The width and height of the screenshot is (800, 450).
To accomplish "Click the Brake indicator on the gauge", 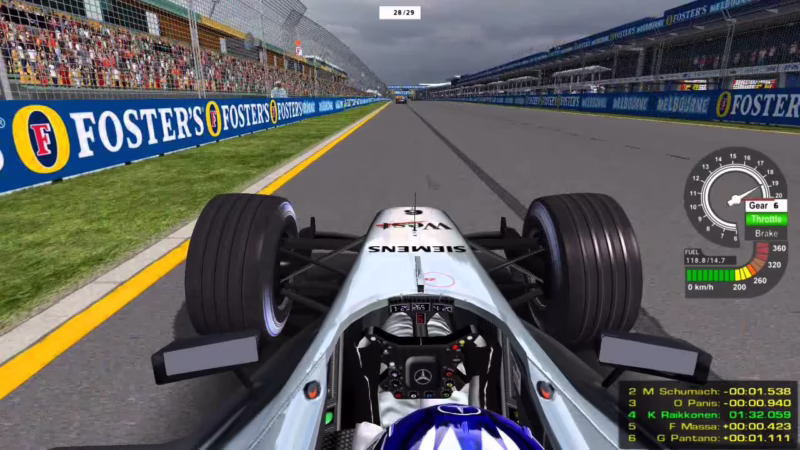I will pos(766,233).
